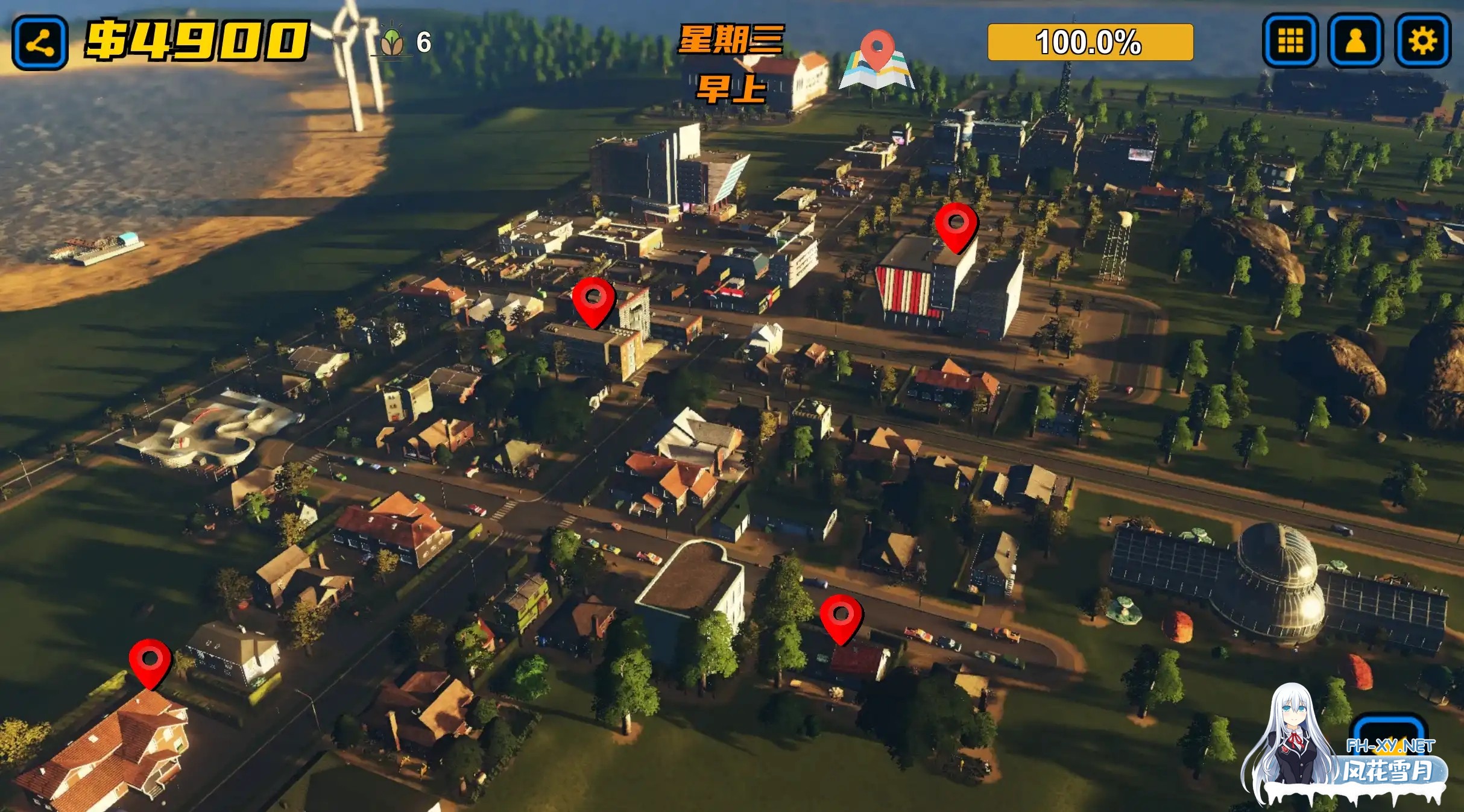Viewport: 1464px width, 812px height.
Task: Open the player profile button
Action: 1355,41
